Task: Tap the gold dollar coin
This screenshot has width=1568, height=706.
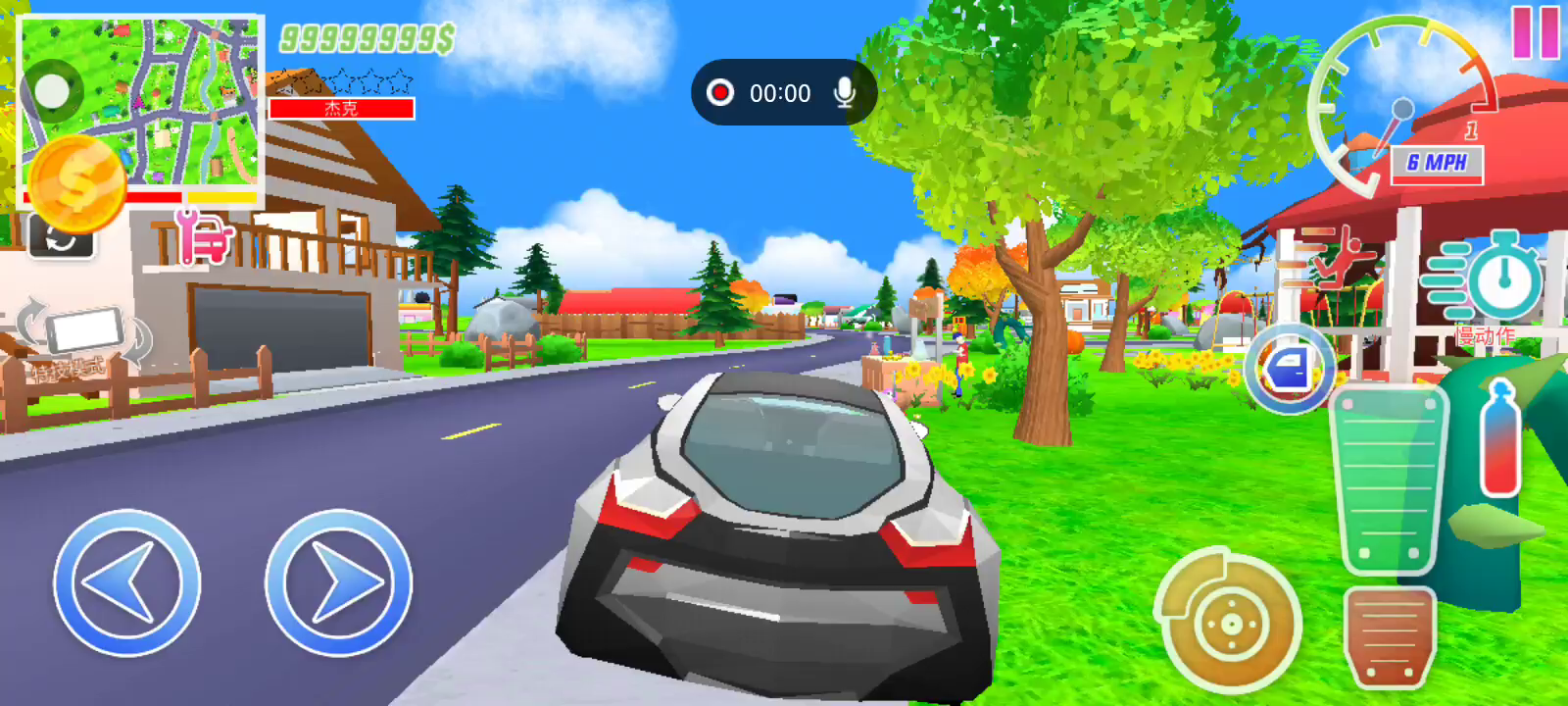Action: [76, 184]
